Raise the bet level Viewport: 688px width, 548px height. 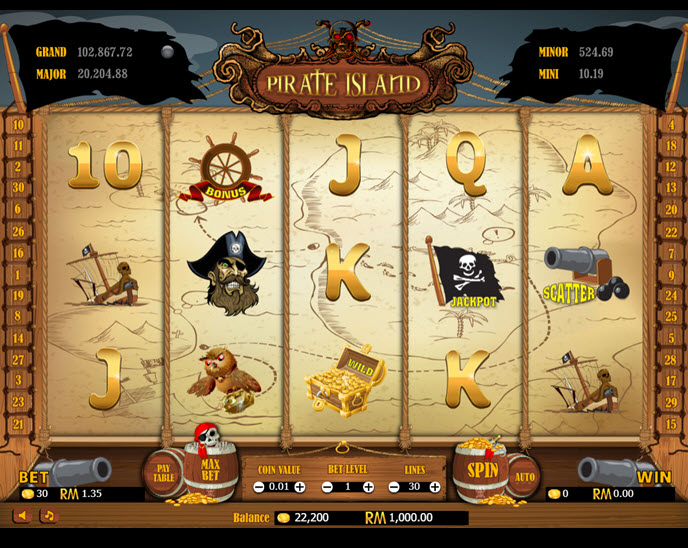click(x=368, y=487)
